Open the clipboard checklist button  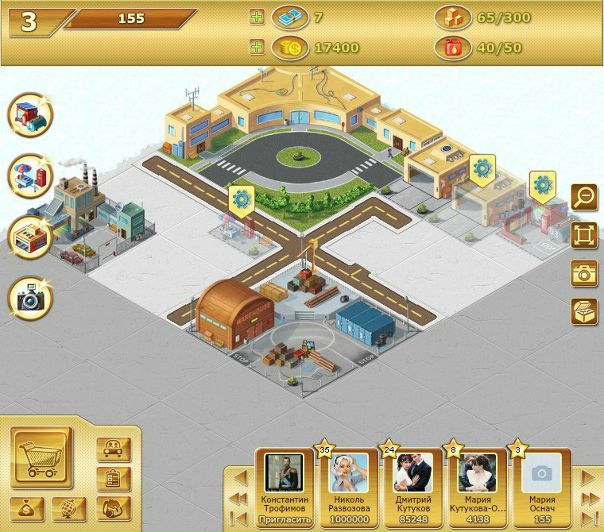[x=115, y=479]
